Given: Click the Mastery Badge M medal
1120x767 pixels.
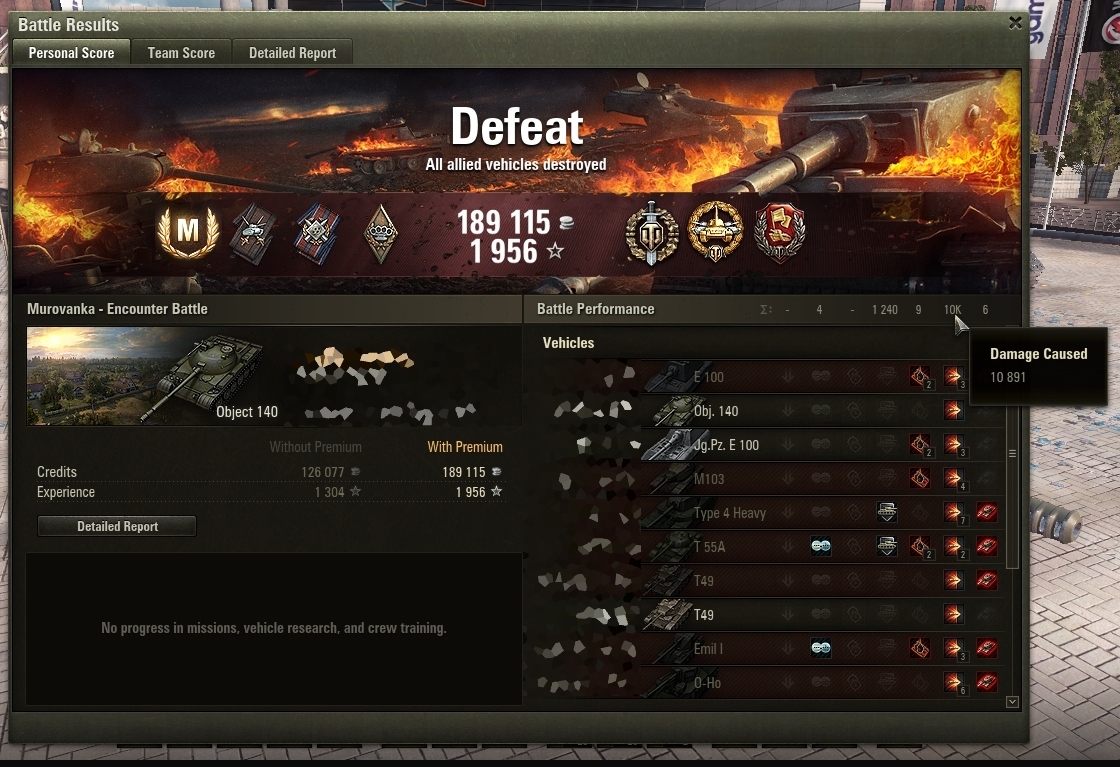Looking at the screenshot, I should (x=188, y=233).
